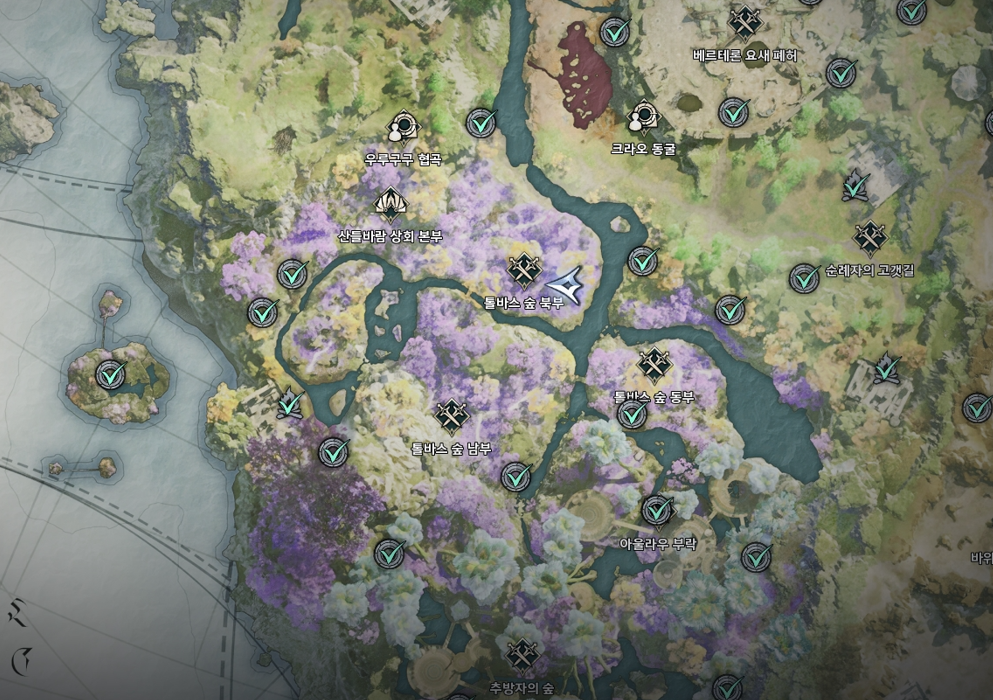Click the 산들바람 상회 본부 lotus marker
This screenshot has width=993, height=700.
[x=389, y=204]
